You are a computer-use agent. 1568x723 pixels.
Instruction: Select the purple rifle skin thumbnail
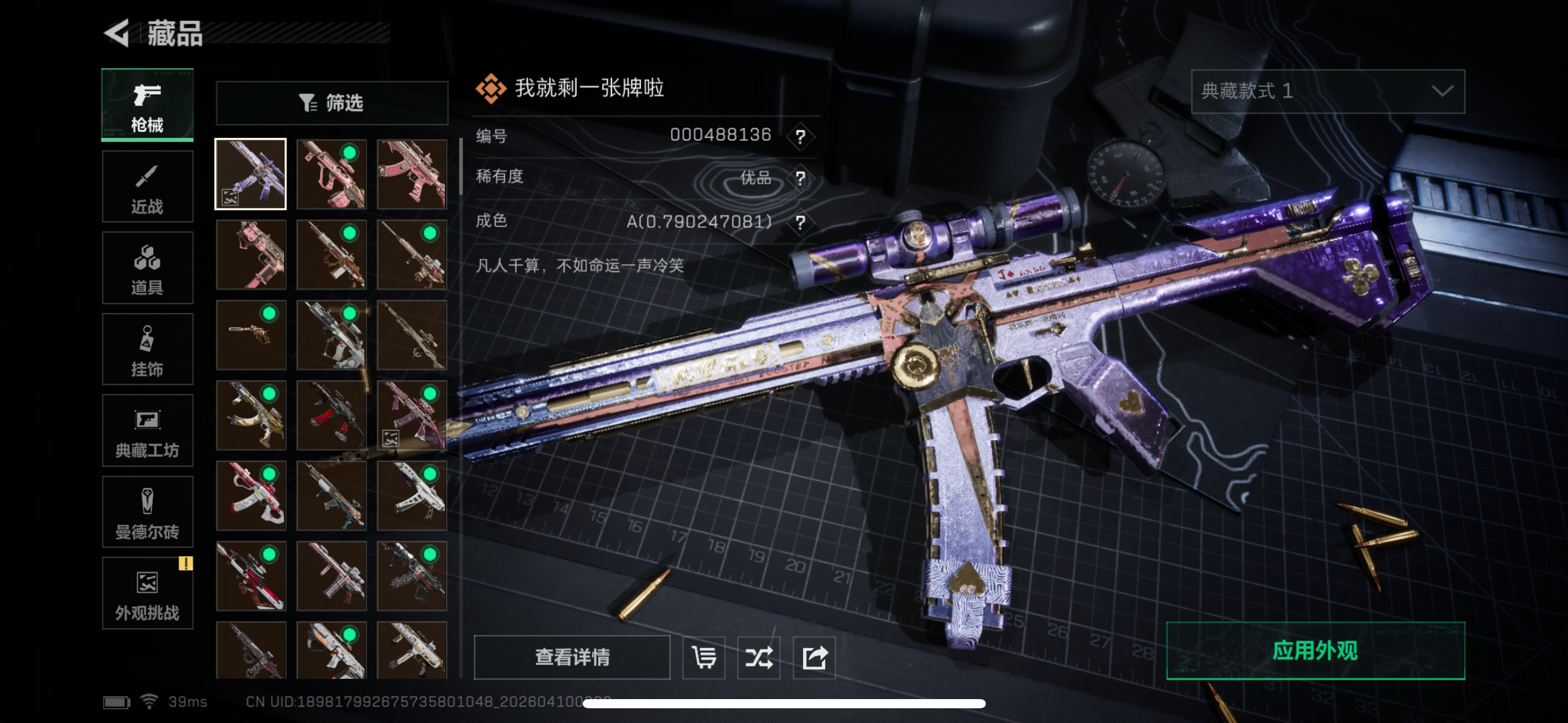[x=250, y=174]
